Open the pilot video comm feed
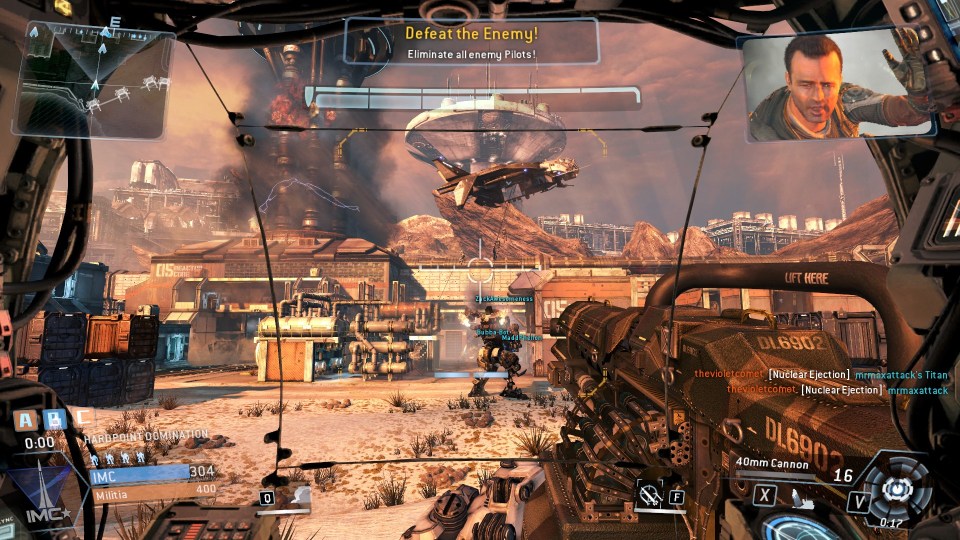Screen dimensions: 960x540 838,87
